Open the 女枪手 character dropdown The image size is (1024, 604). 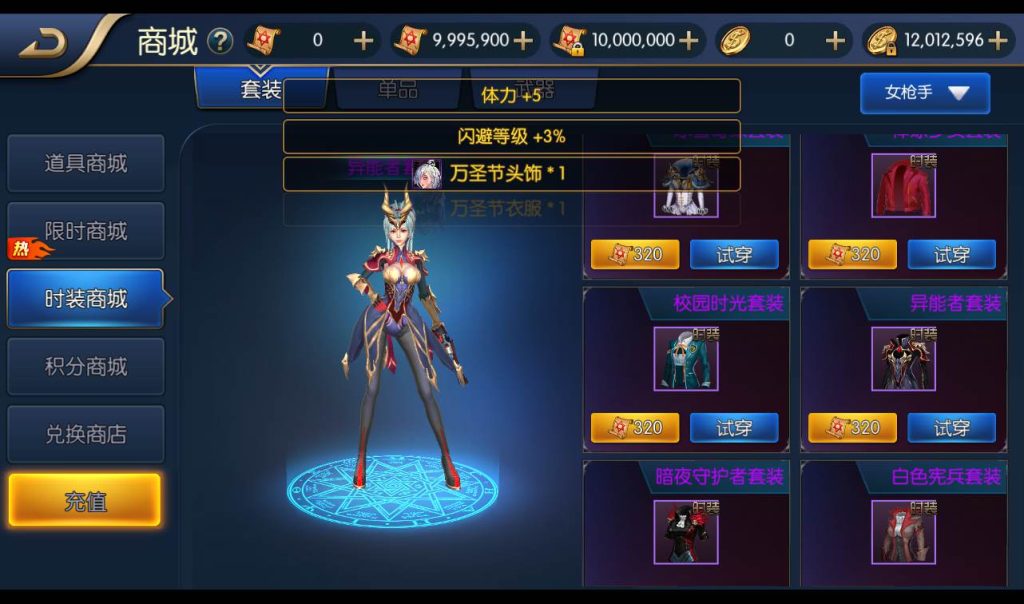point(925,93)
